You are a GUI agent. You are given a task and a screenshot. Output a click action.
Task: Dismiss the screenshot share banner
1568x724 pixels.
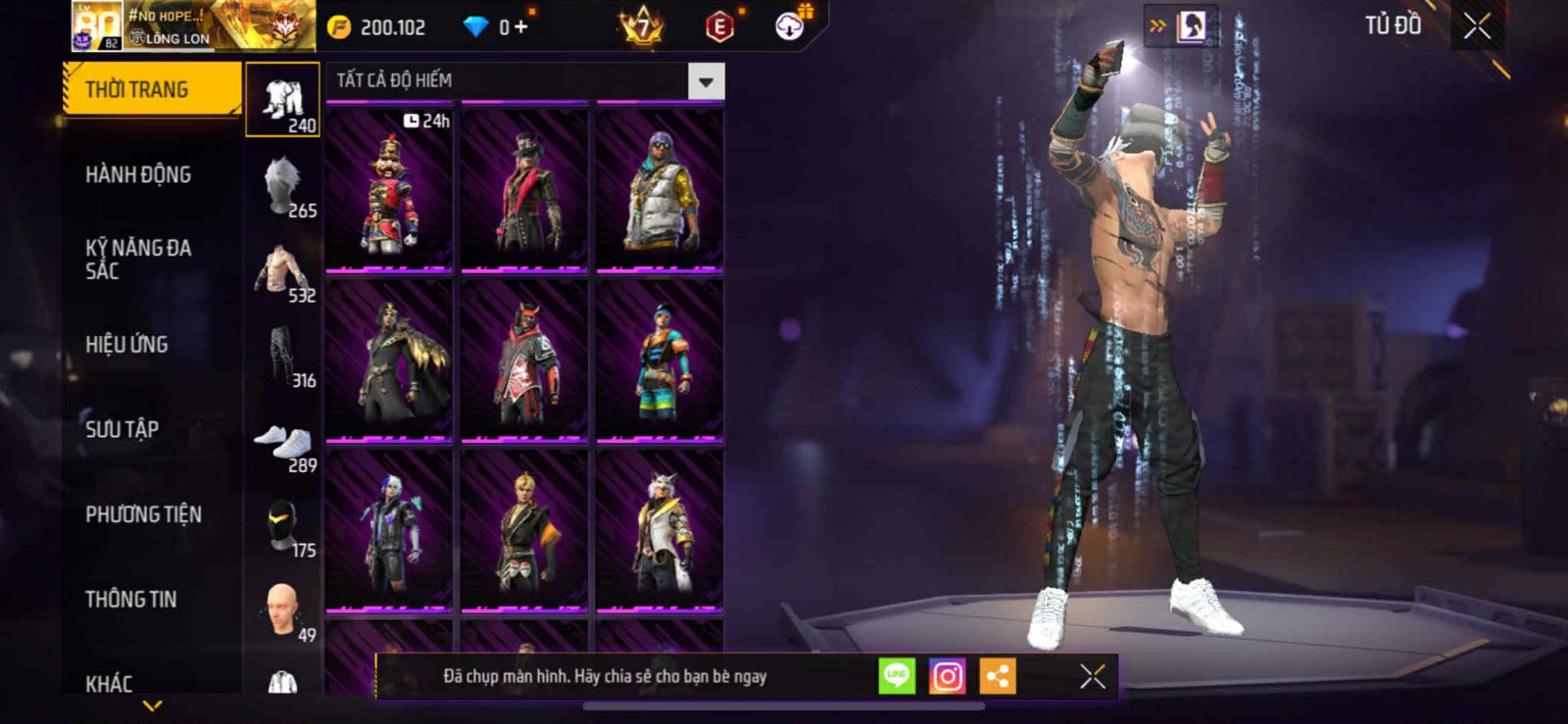(1093, 677)
